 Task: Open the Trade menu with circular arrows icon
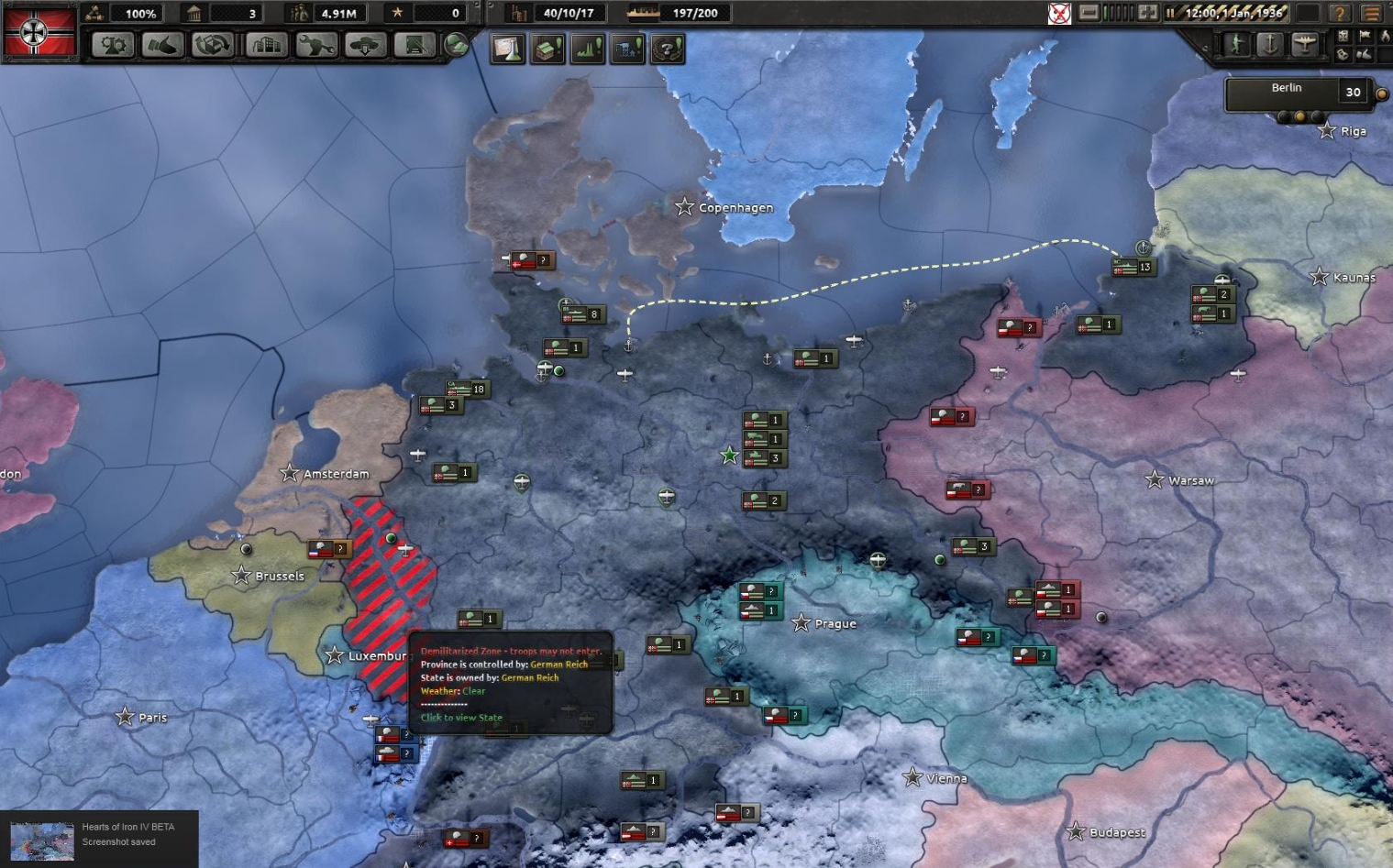214,46
